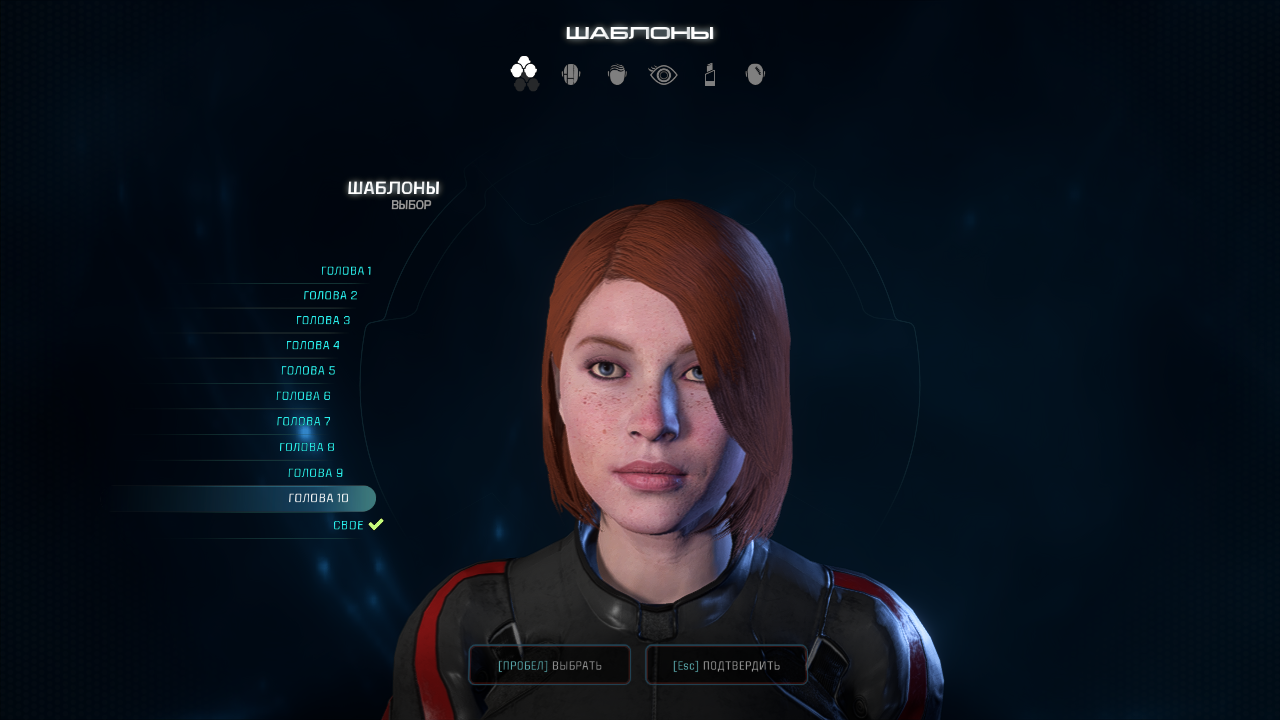The image size is (1280, 720).
Task: Click the Выбрать button
Action: tap(550, 665)
